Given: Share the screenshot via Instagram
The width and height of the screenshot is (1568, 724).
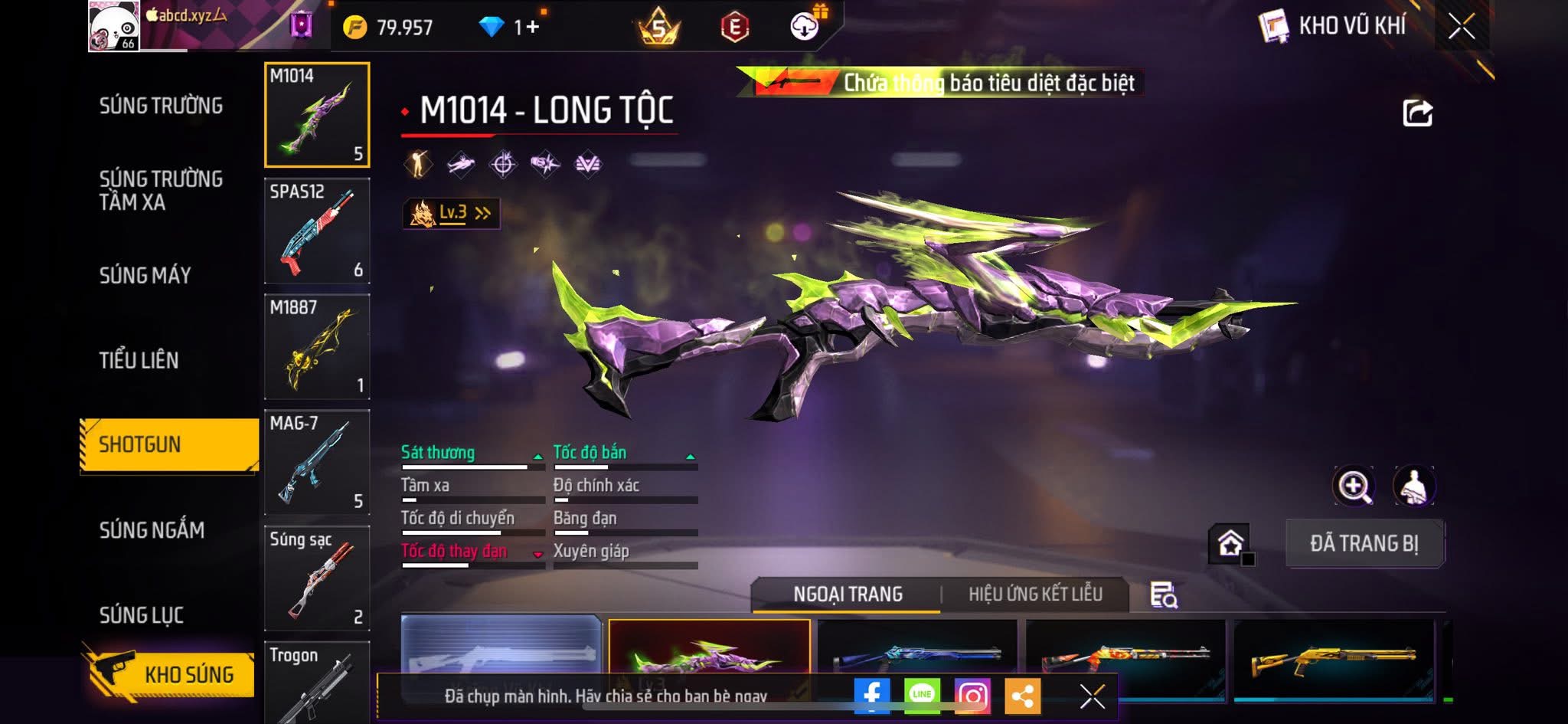Looking at the screenshot, I should click(x=972, y=695).
